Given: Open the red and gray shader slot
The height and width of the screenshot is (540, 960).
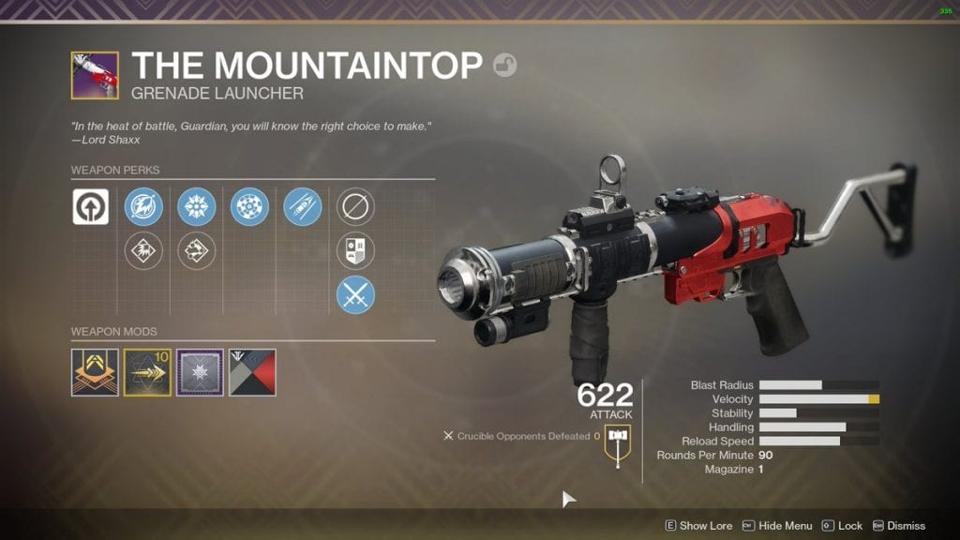Looking at the screenshot, I should [252, 372].
